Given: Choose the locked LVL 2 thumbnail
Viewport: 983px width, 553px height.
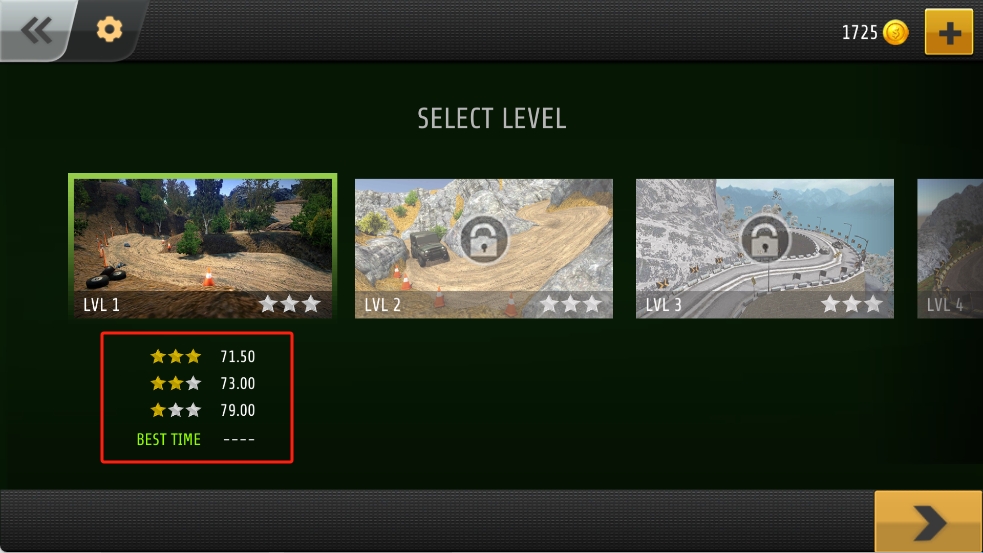Looking at the screenshot, I should 484,248.
